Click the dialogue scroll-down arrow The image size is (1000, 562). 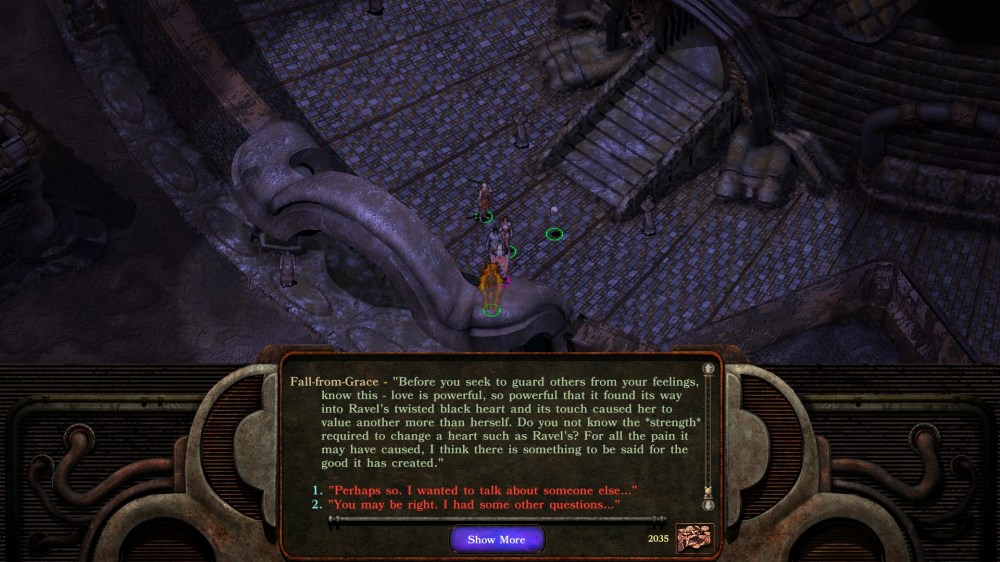[709, 505]
